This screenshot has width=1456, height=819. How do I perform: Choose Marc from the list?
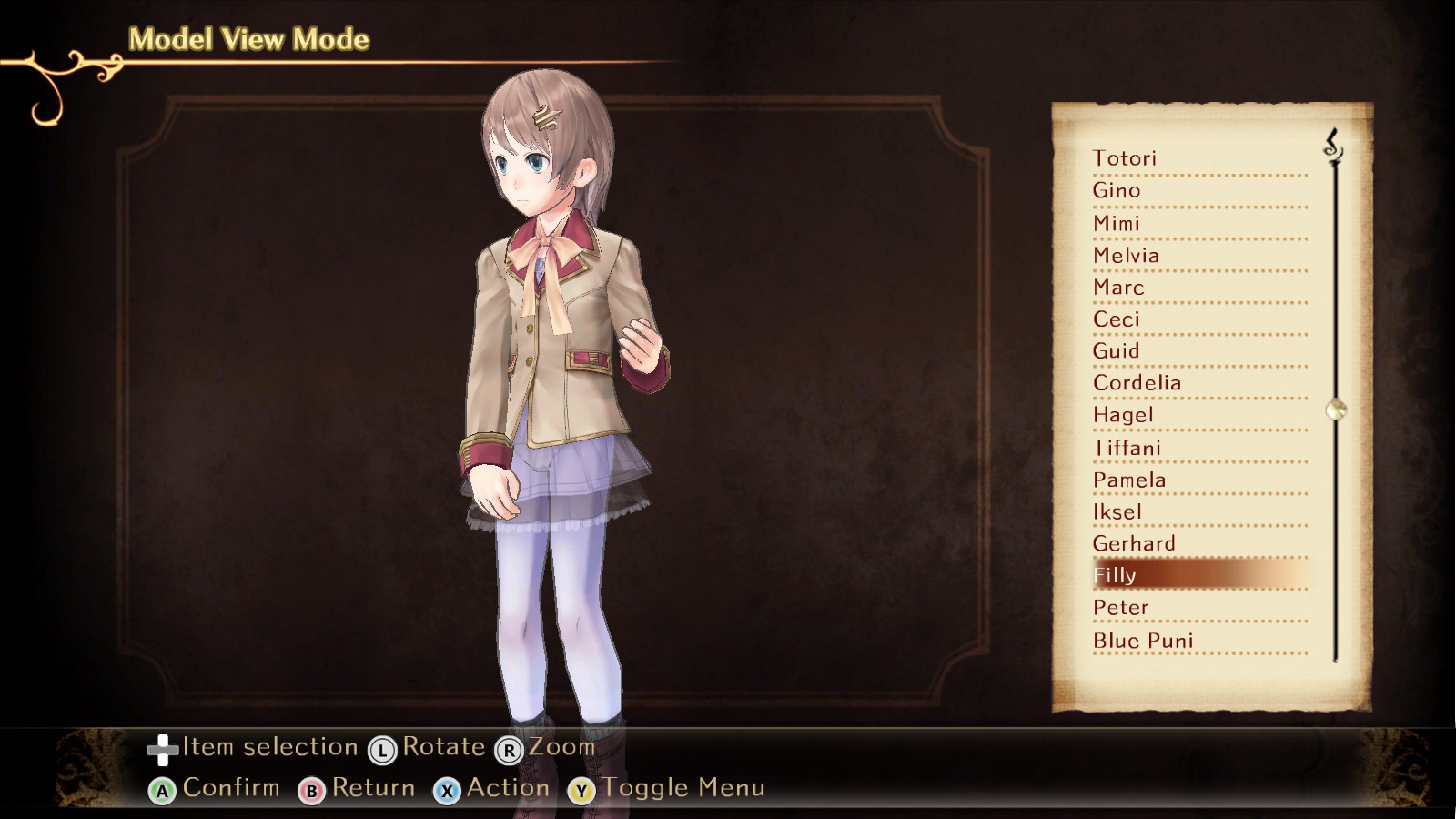tap(1118, 288)
